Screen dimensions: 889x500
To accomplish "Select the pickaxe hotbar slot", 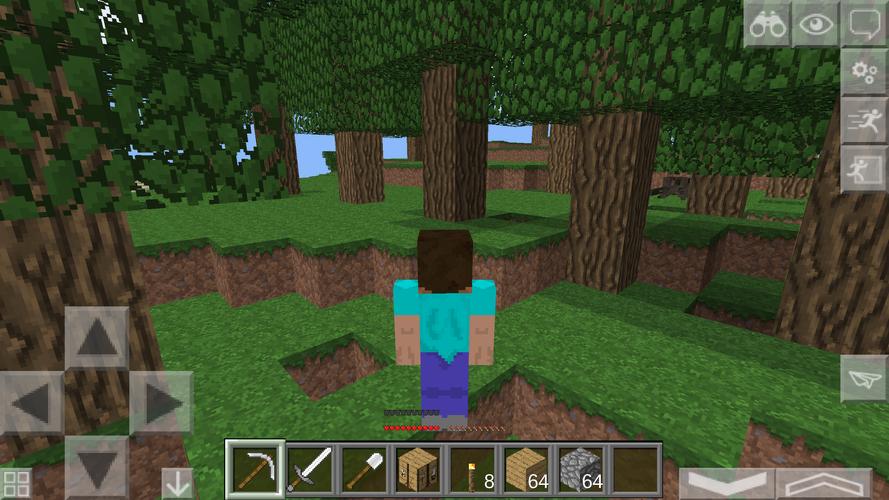I will pos(255,468).
